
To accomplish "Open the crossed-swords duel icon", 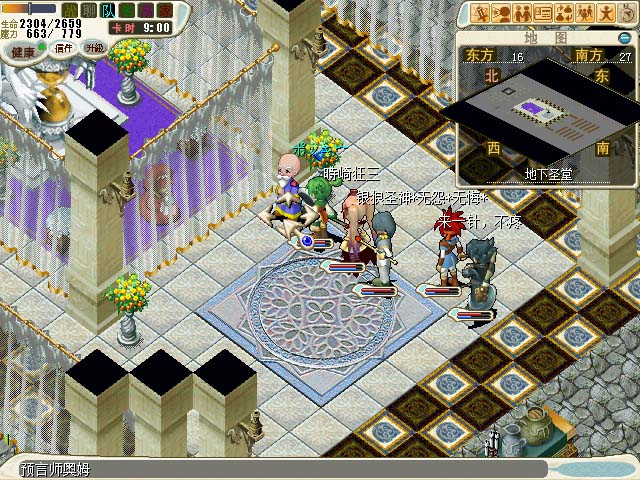I will [480, 13].
